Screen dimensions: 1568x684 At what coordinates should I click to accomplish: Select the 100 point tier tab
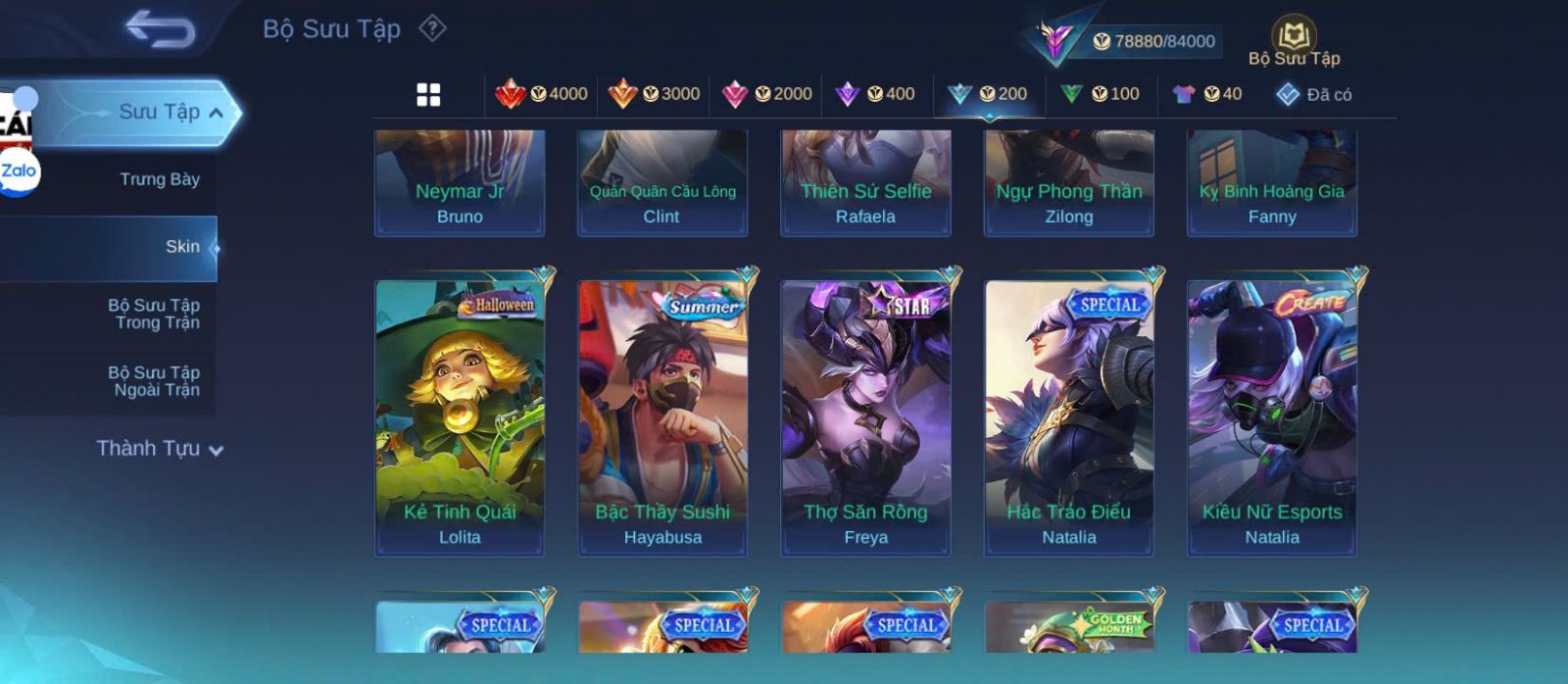coord(1100,94)
